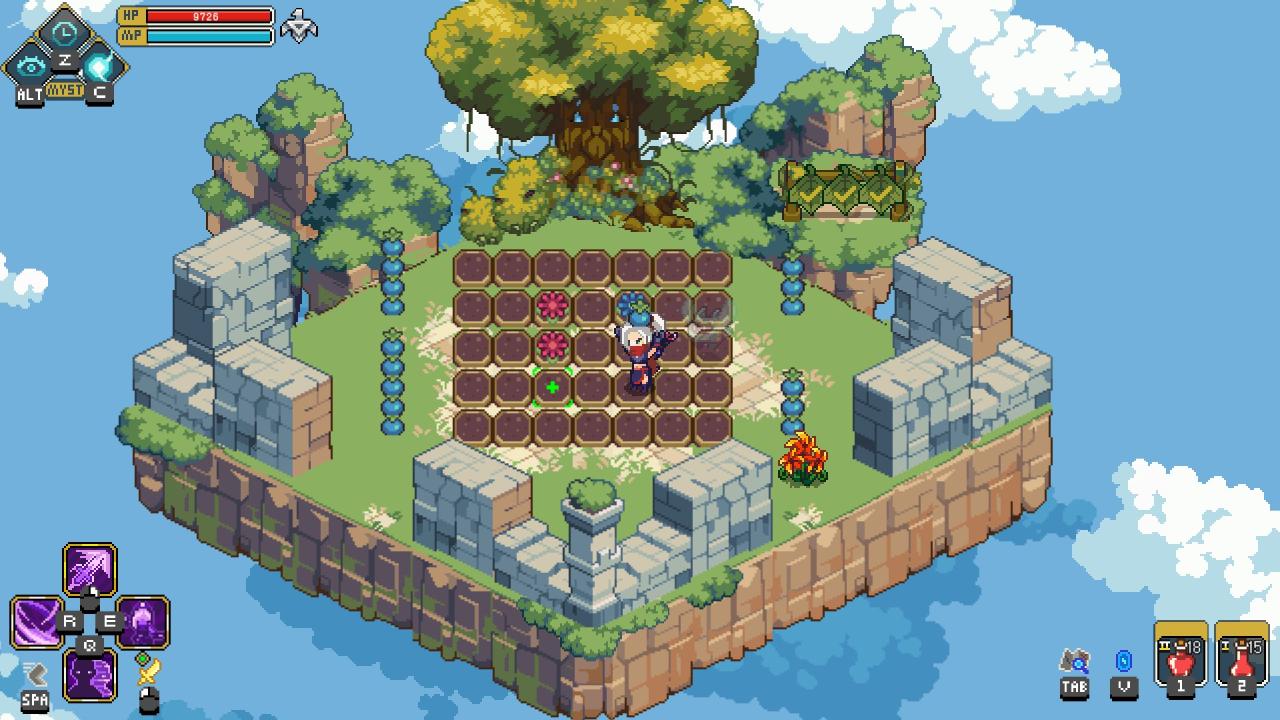Click the silver eagle emblem icon
This screenshot has width=1280, height=720.
298,26
